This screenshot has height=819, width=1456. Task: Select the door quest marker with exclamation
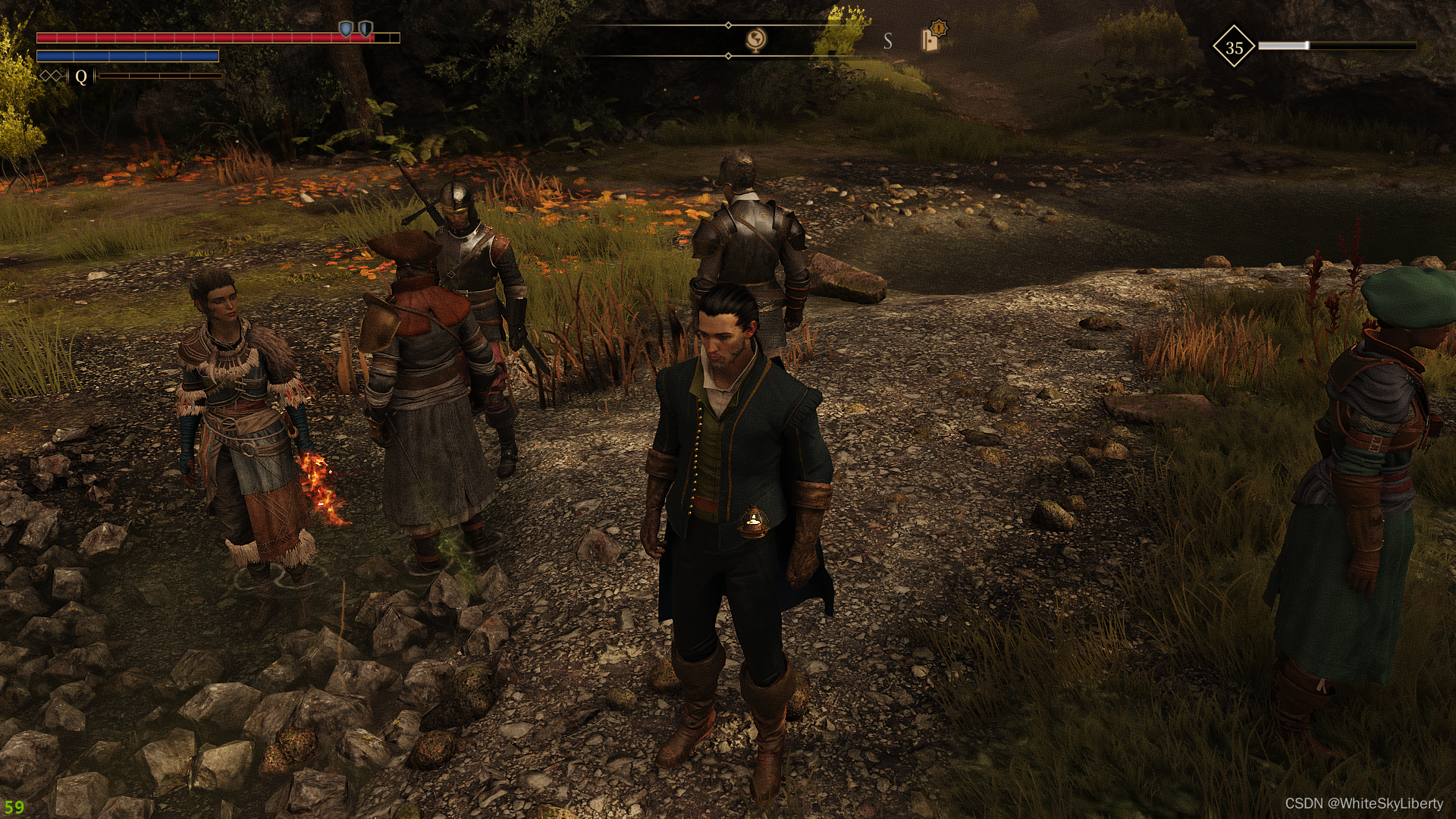(932, 38)
